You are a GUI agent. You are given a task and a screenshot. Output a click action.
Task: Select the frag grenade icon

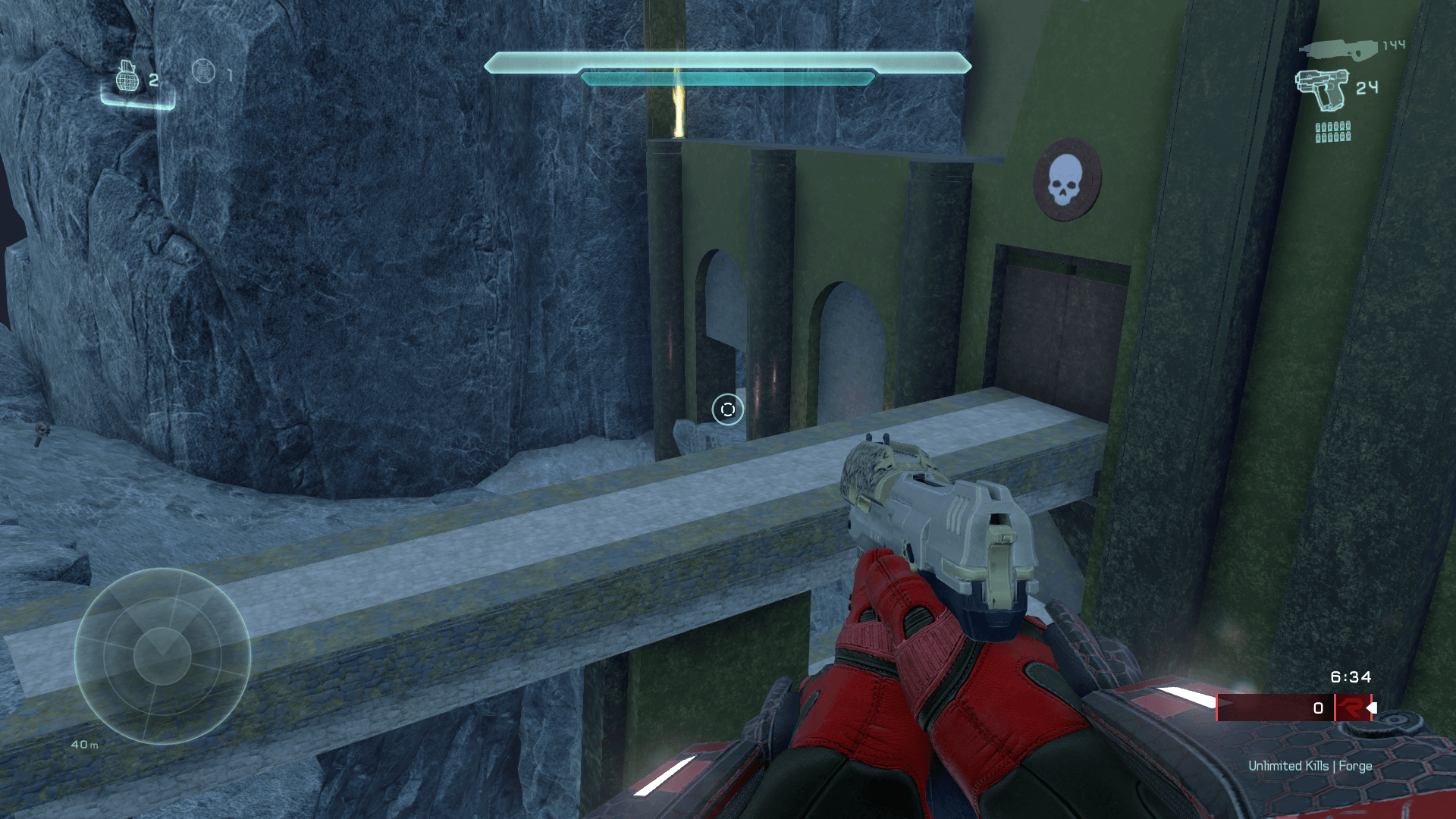[x=127, y=76]
